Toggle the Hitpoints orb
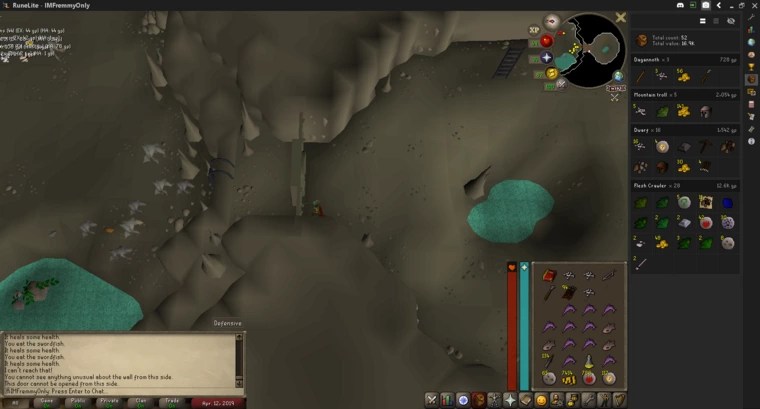Screen dimensions: 760x409 tap(546, 41)
